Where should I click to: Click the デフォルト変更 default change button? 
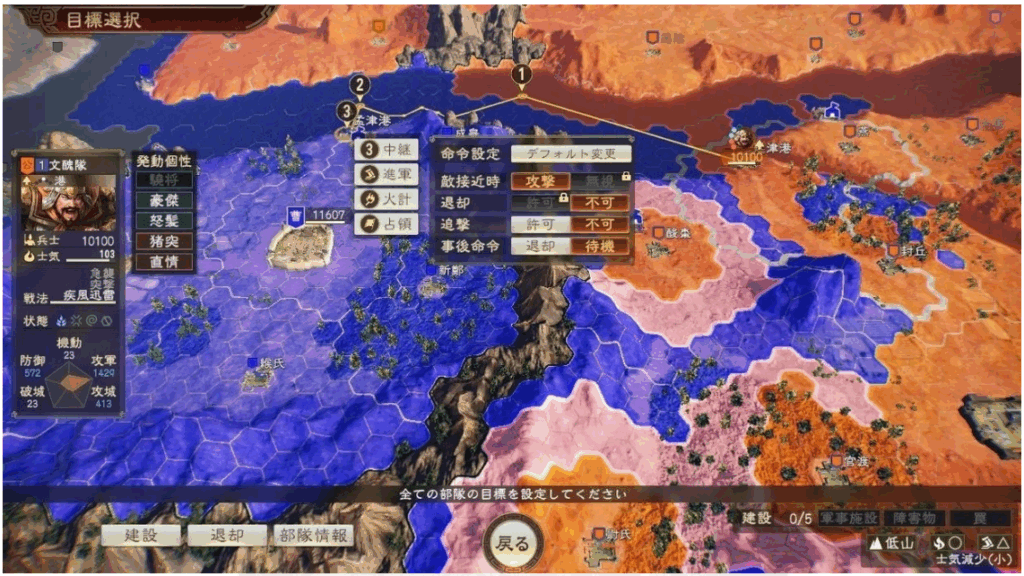[571, 155]
